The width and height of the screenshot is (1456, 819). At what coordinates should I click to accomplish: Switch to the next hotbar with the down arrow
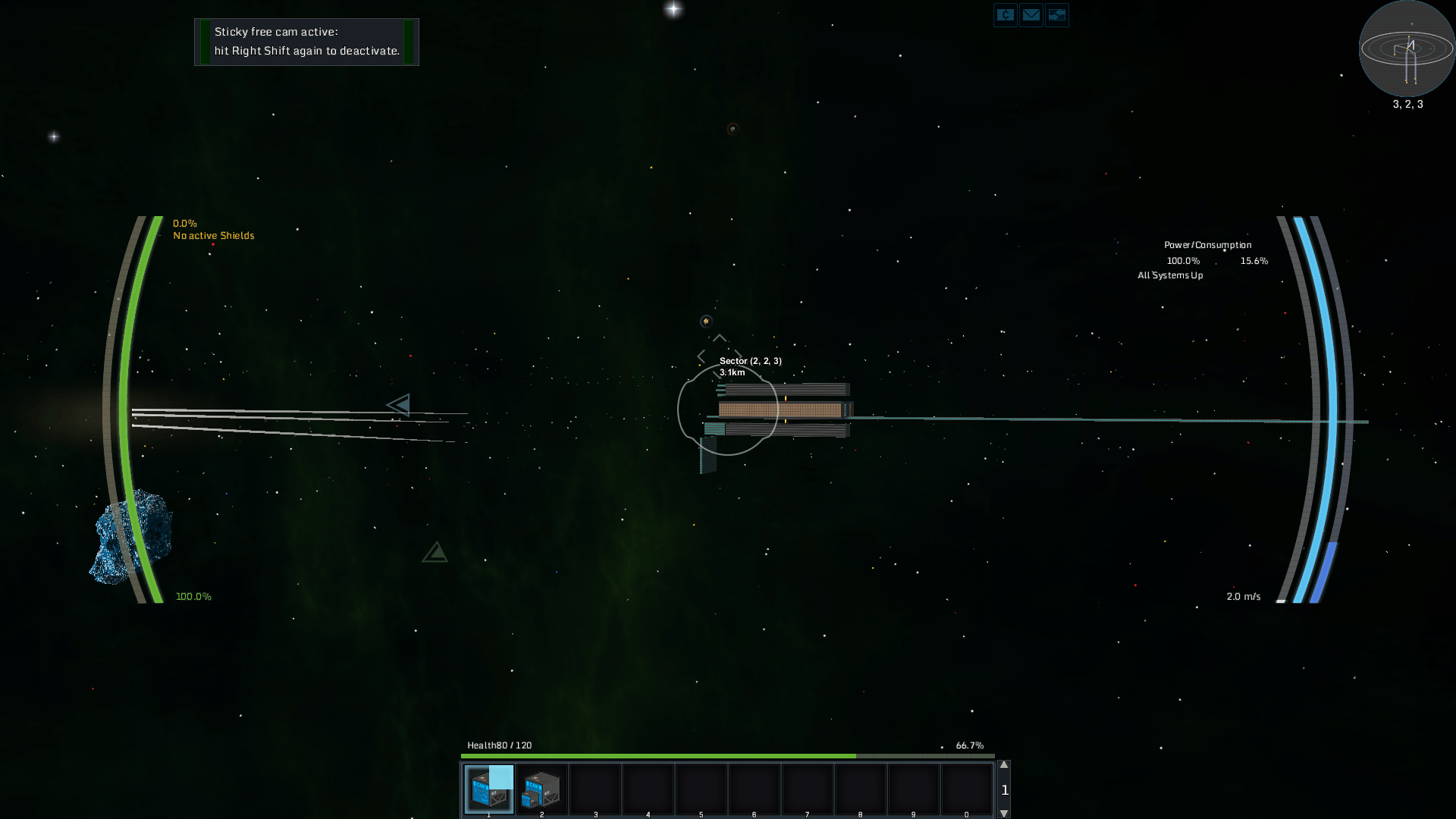coord(1004,813)
